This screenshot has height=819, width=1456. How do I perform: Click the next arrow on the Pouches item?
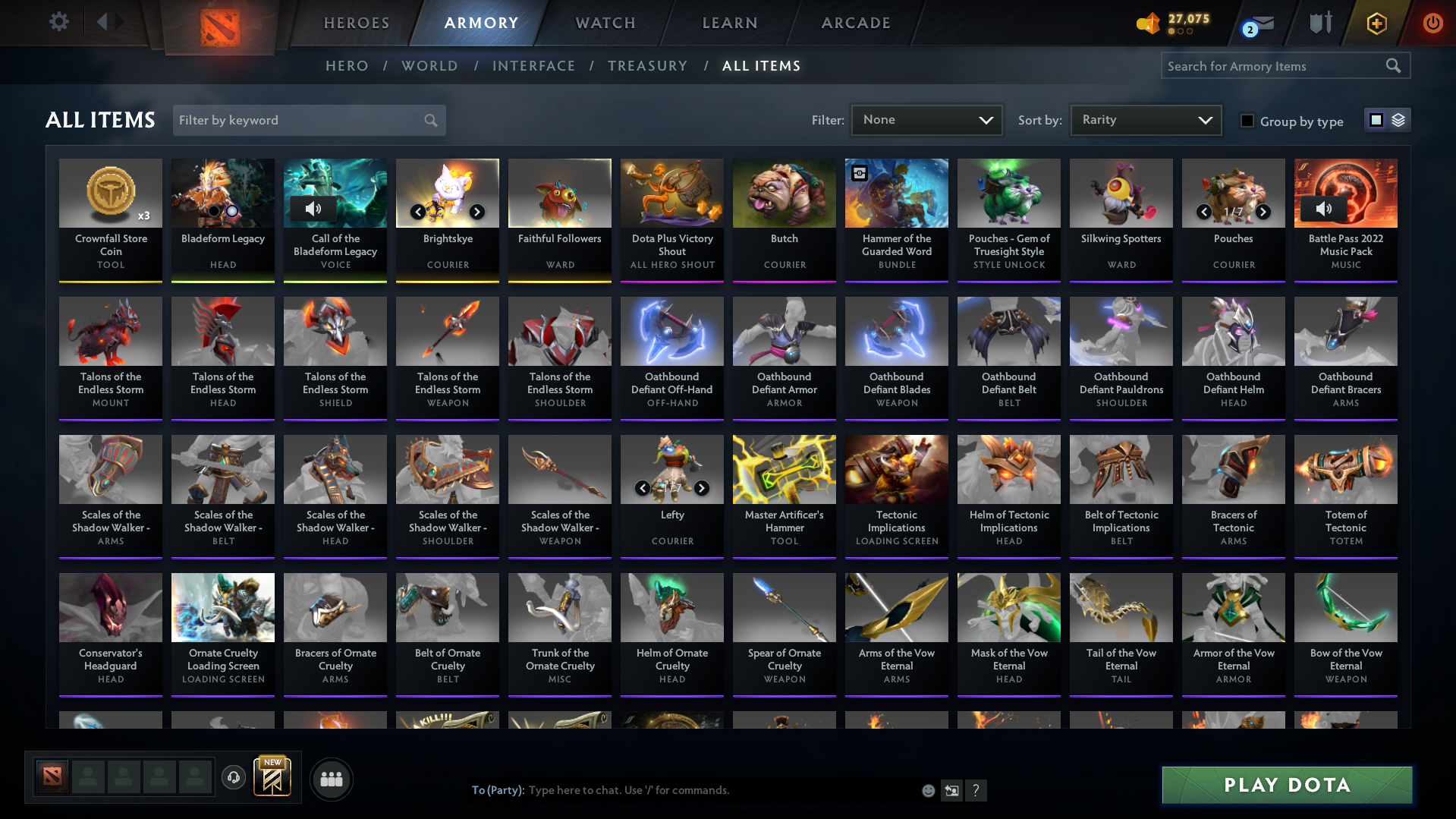coord(1263,213)
